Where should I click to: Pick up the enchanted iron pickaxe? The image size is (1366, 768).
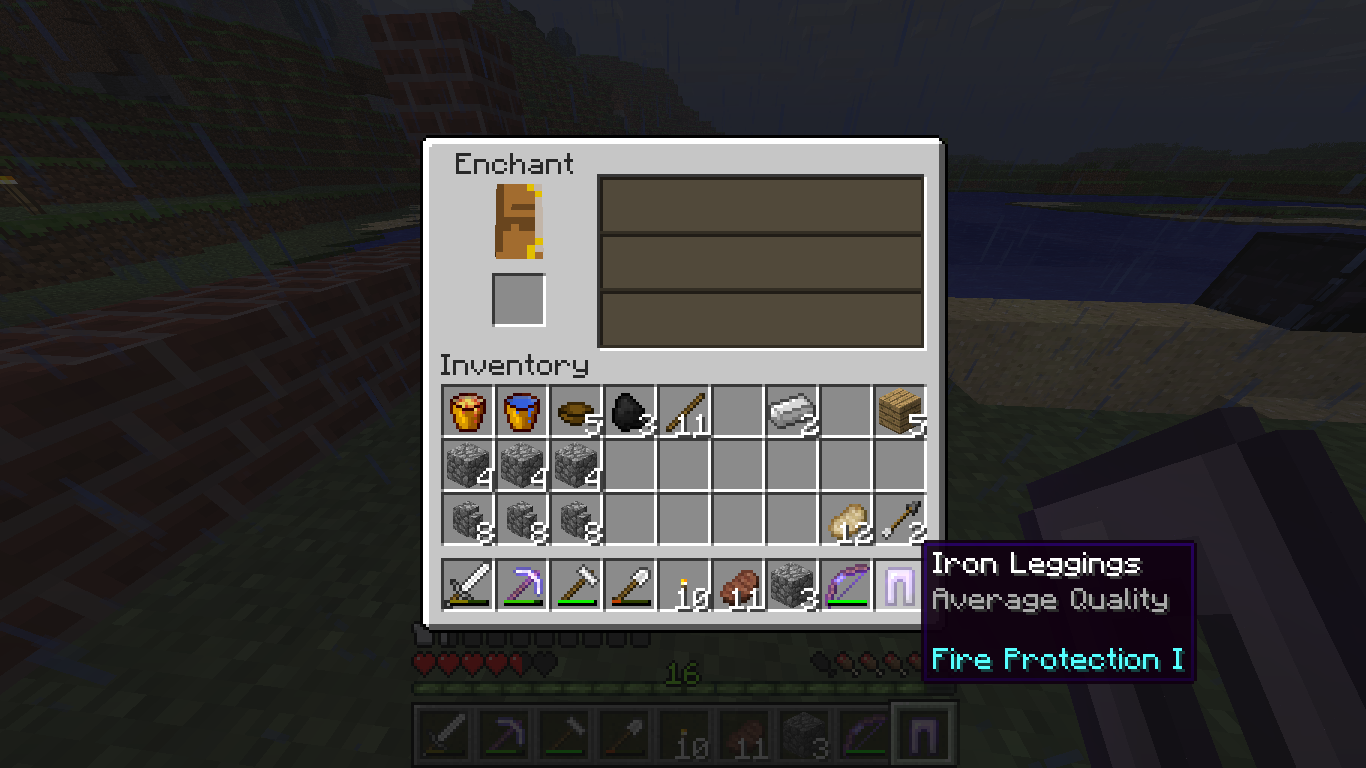click(521, 585)
